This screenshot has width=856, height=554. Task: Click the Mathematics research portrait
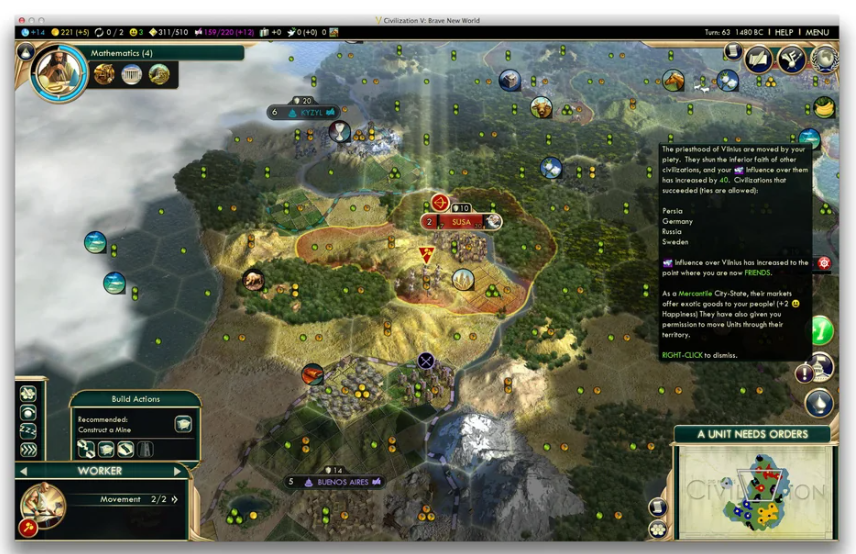point(59,74)
